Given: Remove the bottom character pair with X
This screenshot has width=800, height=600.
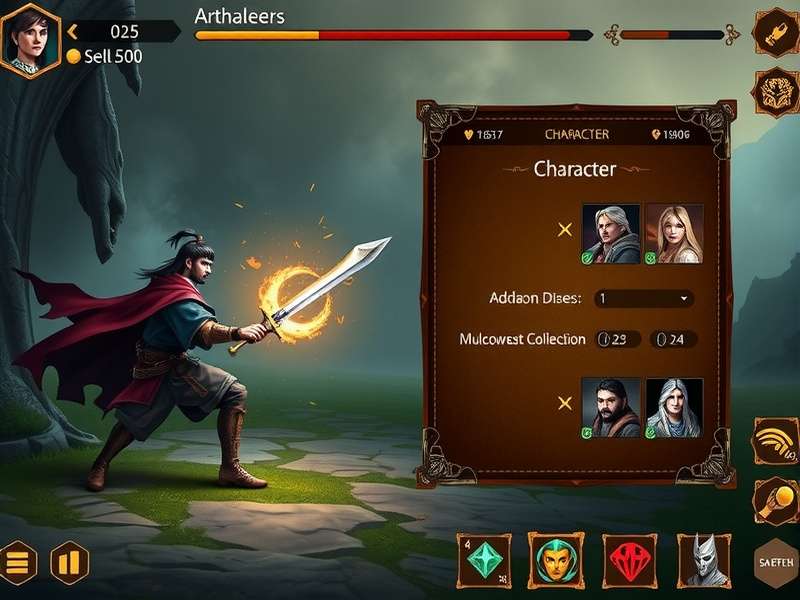Looking at the screenshot, I should [x=564, y=403].
